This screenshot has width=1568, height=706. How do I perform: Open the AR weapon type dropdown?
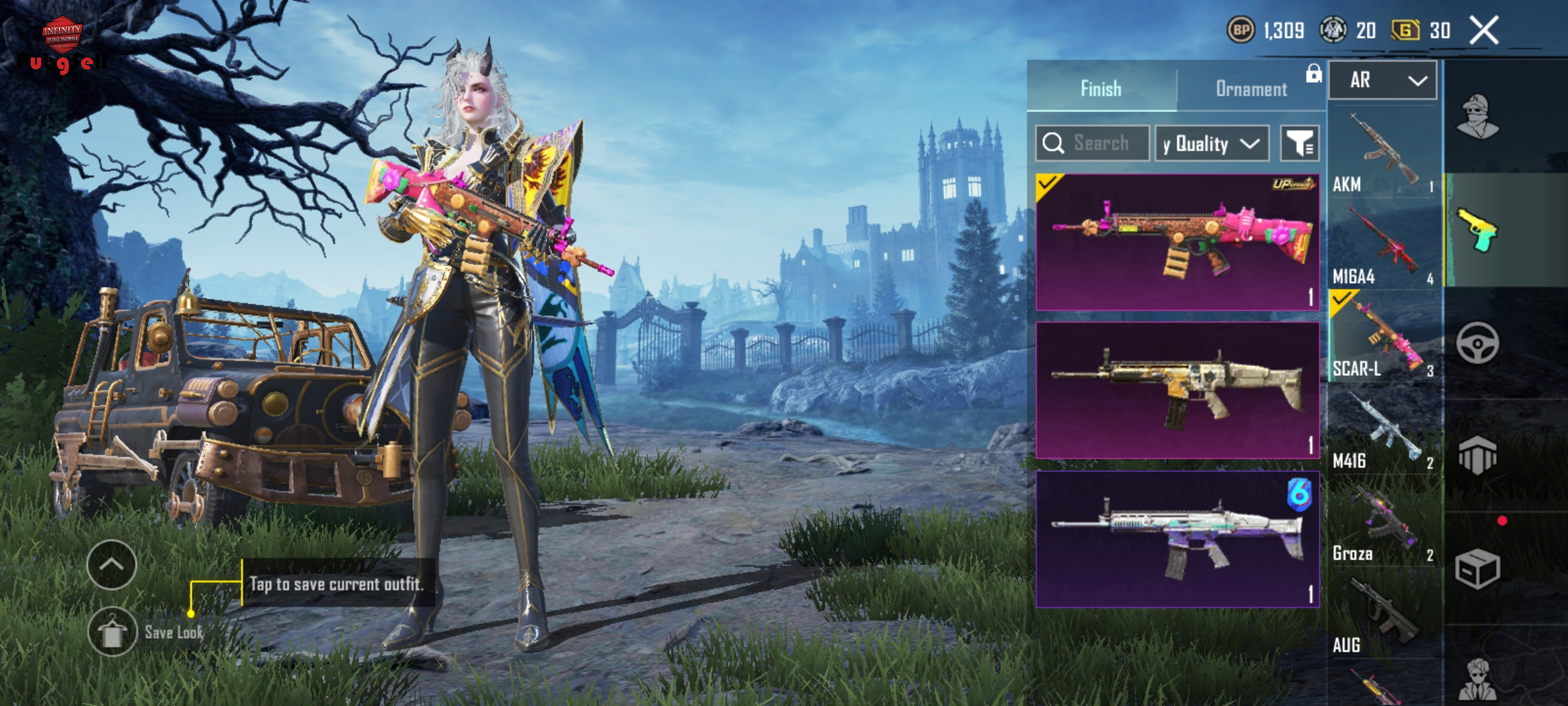pyautogui.click(x=1382, y=80)
